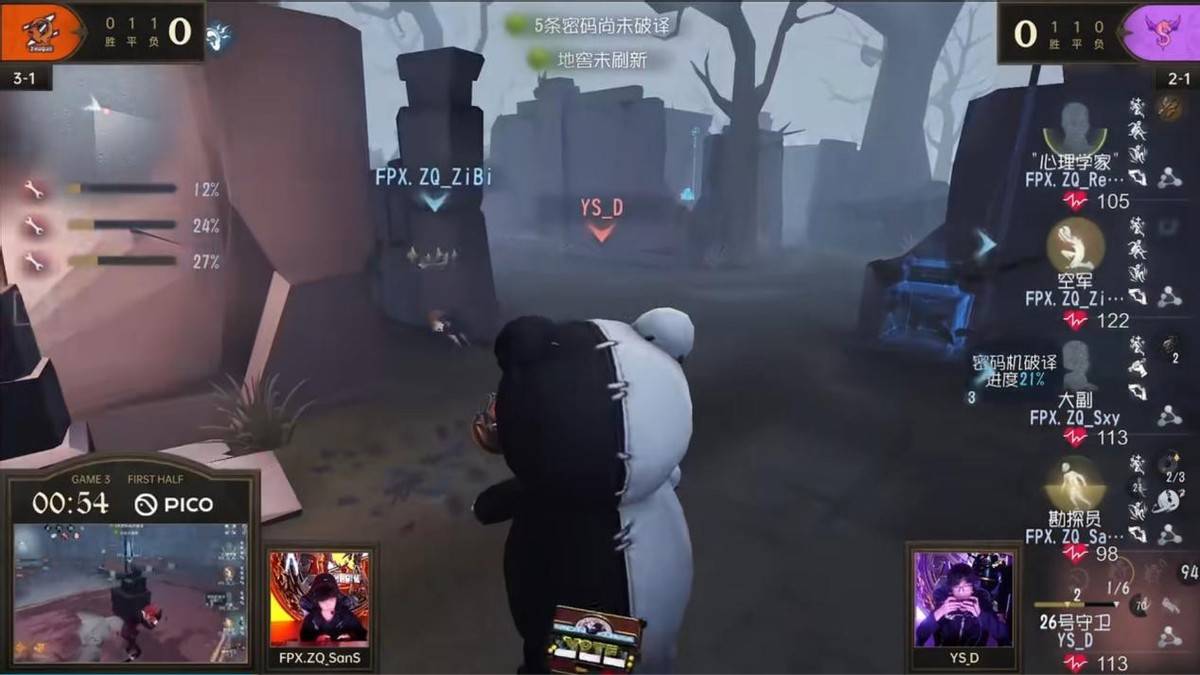Click the purple team logo
The image size is (1200, 675).
[1160, 32]
